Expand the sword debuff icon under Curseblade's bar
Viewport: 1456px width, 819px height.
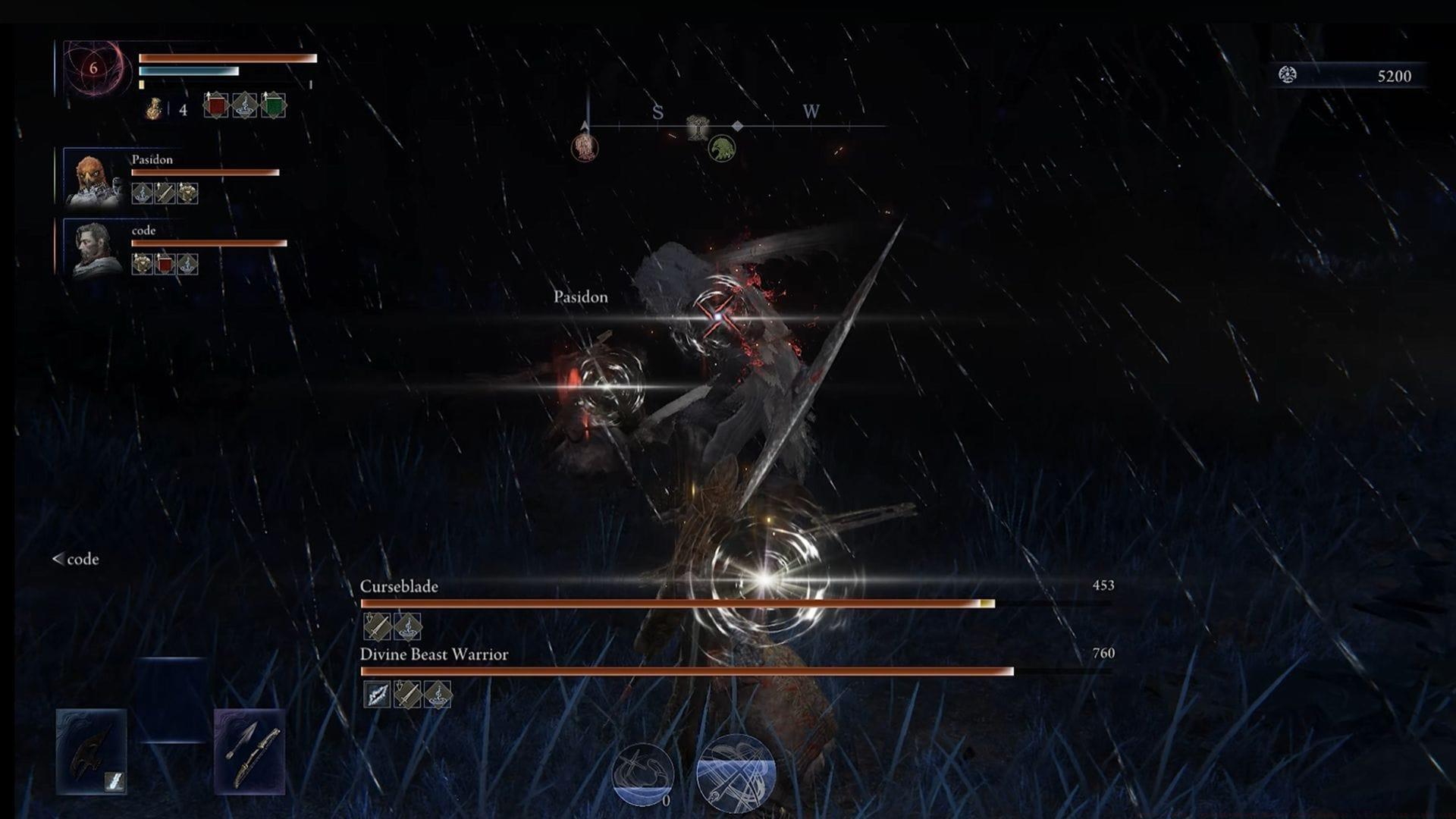(x=376, y=627)
